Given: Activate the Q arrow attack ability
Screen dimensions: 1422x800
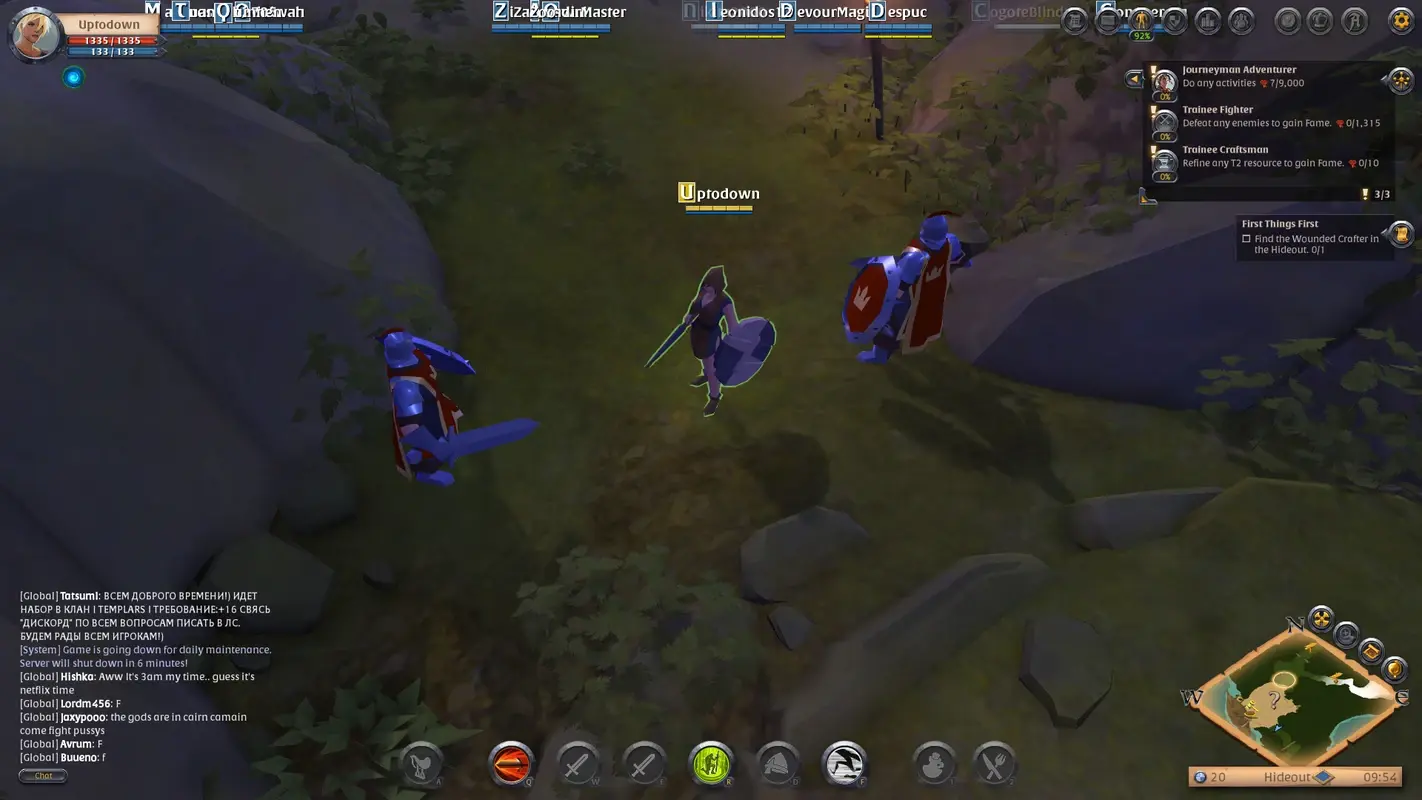Looking at the screenshot, I should point(511,763).
